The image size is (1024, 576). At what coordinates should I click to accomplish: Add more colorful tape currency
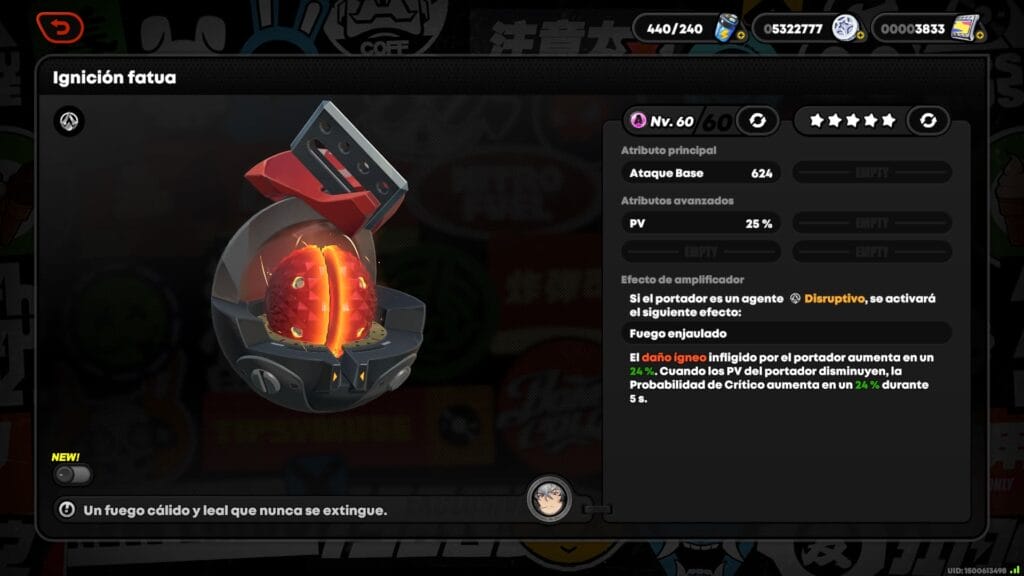pos(979,35)
